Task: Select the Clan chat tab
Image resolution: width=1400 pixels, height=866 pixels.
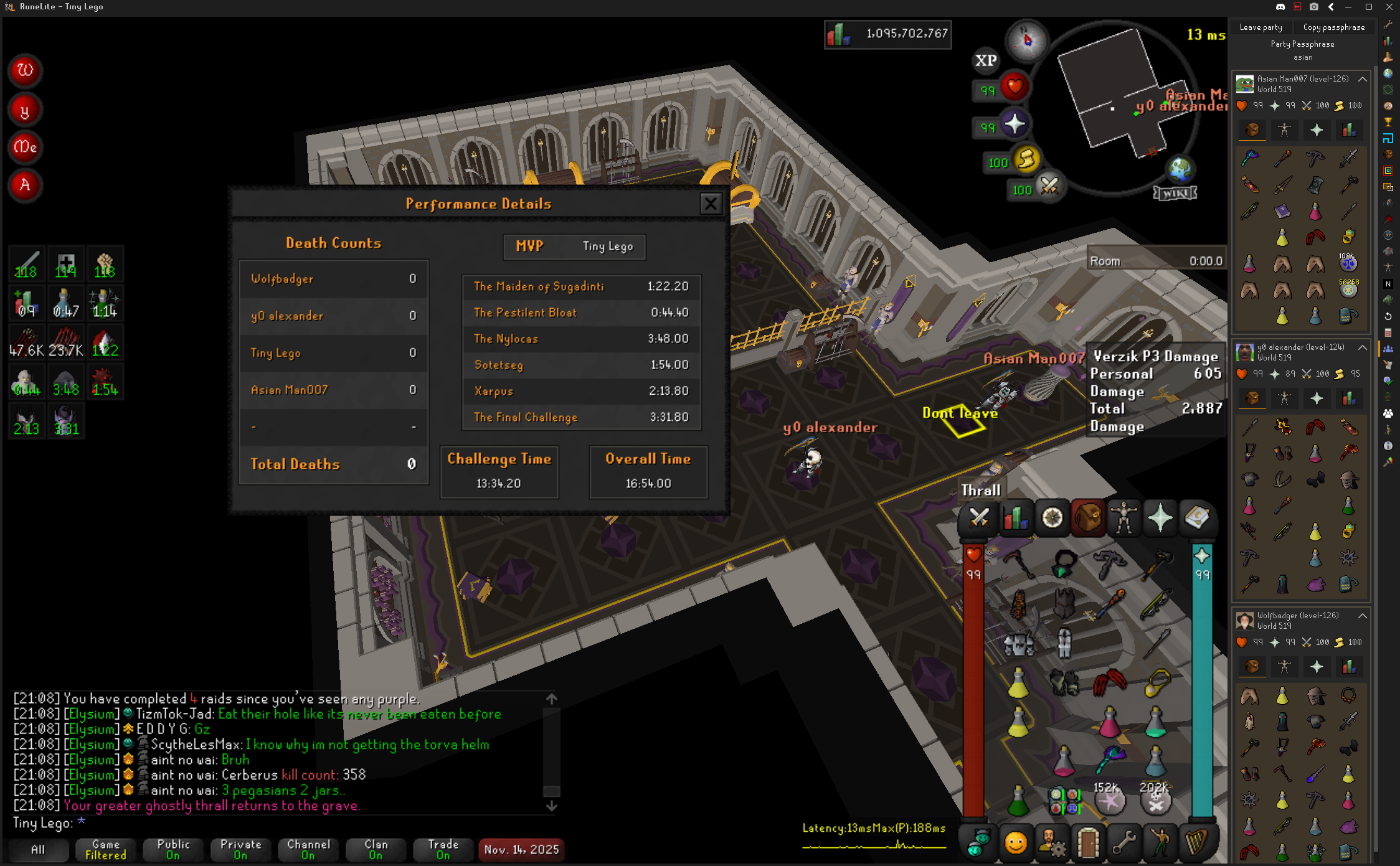Action: coord(376,849)
